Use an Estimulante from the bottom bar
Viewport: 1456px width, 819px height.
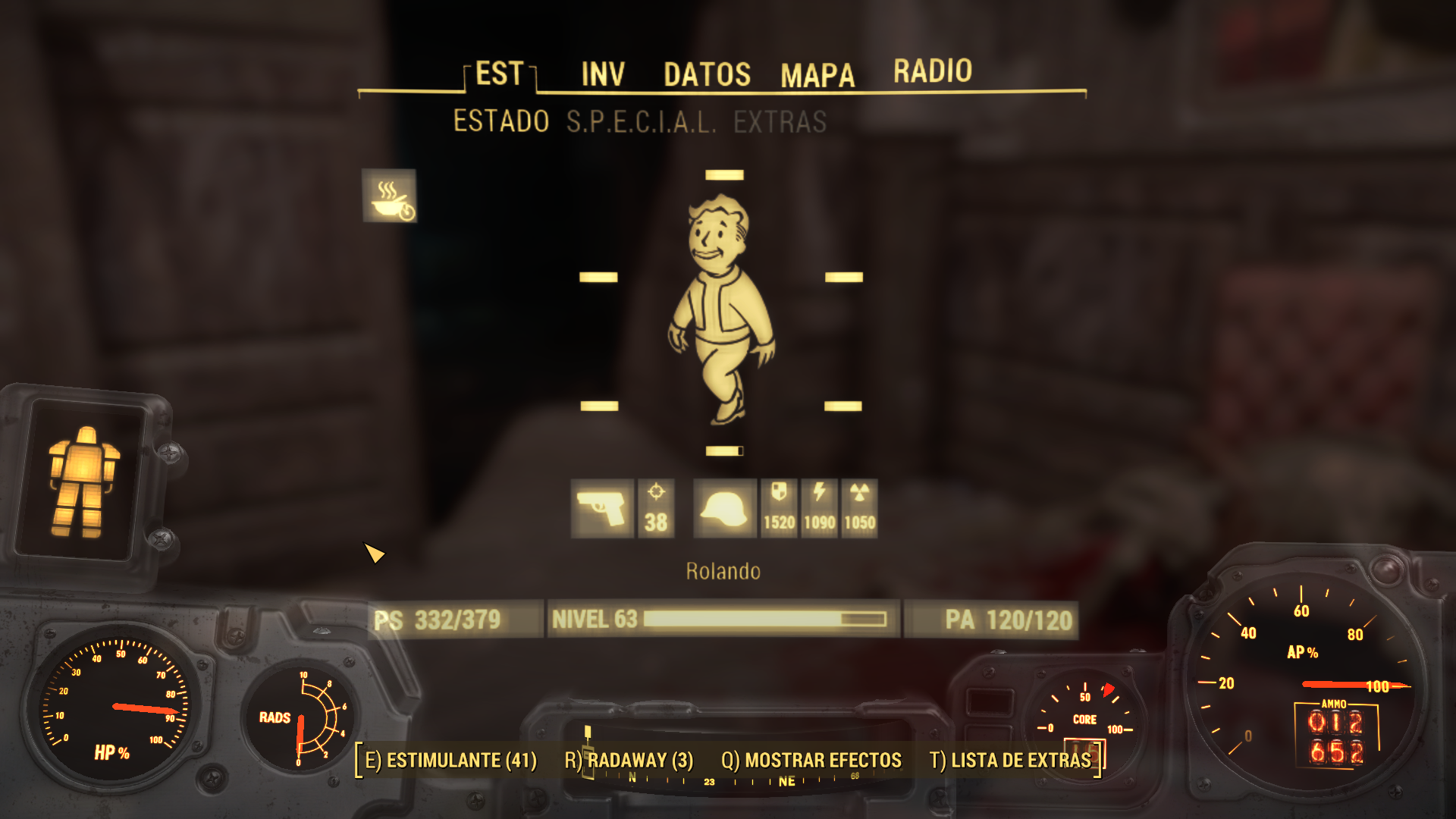[x=450, y=760]
